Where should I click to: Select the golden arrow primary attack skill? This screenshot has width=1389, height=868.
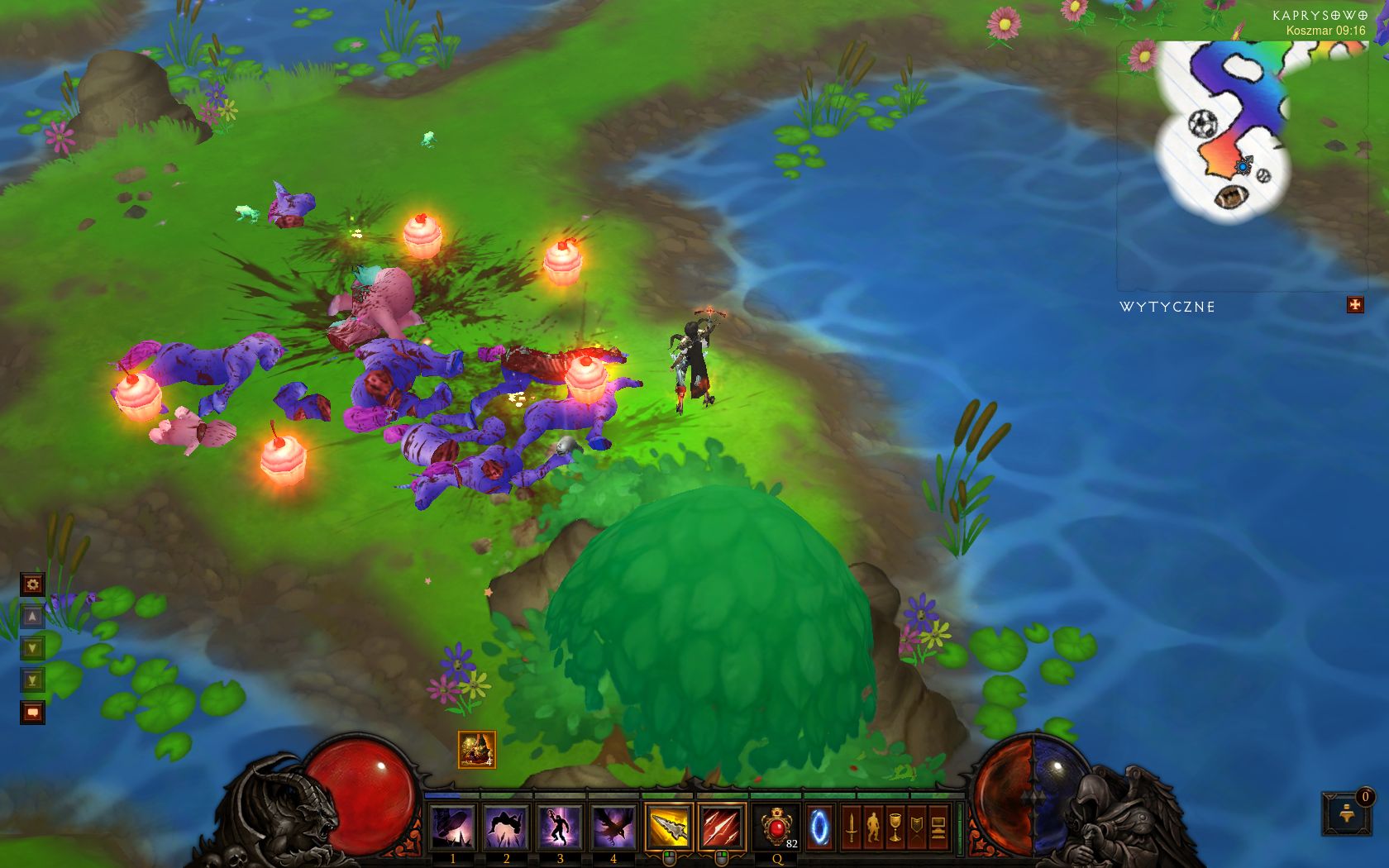[668, 827]
